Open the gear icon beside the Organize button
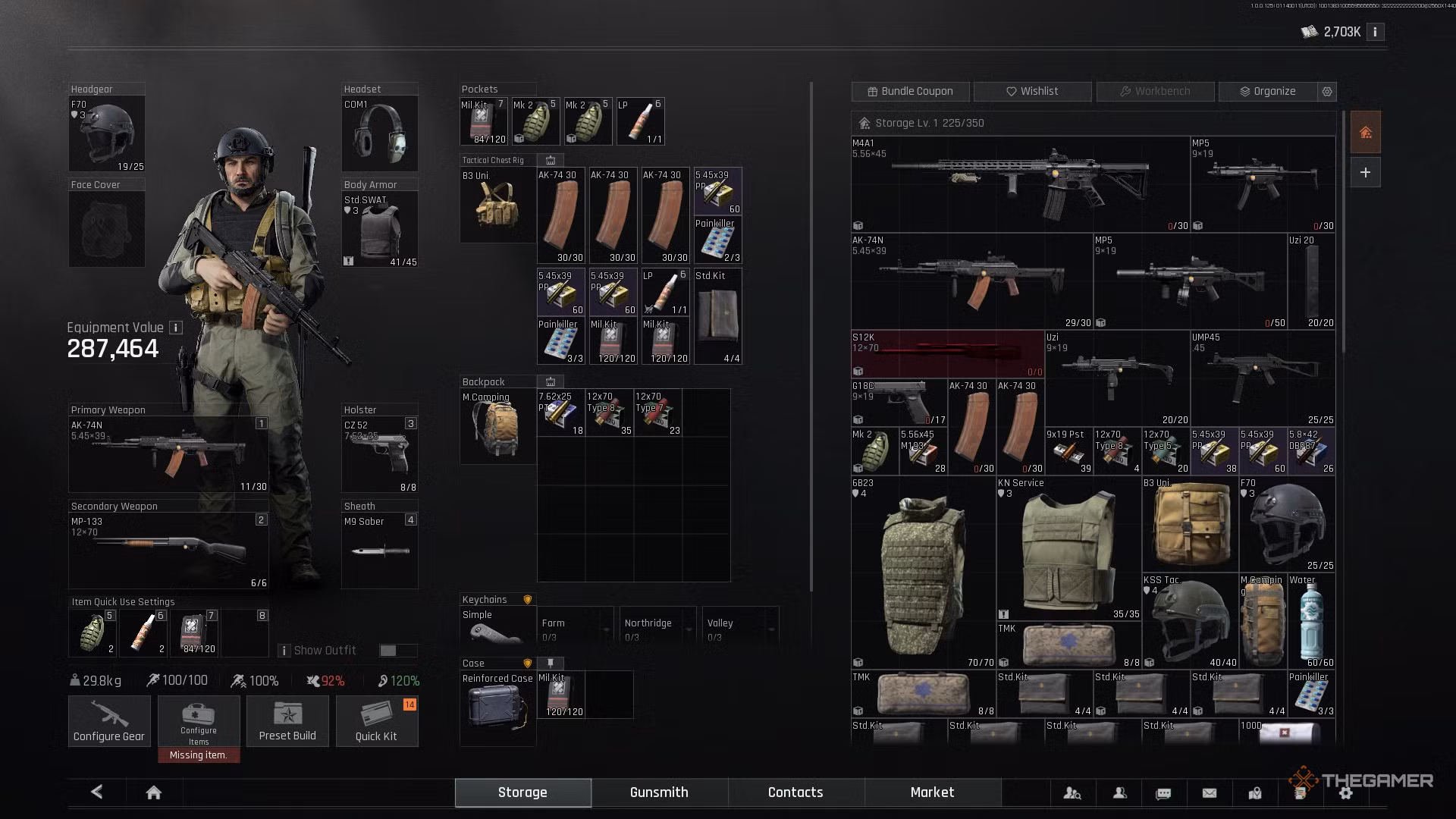1456x819 pixels. click(x=1326, y=91)
